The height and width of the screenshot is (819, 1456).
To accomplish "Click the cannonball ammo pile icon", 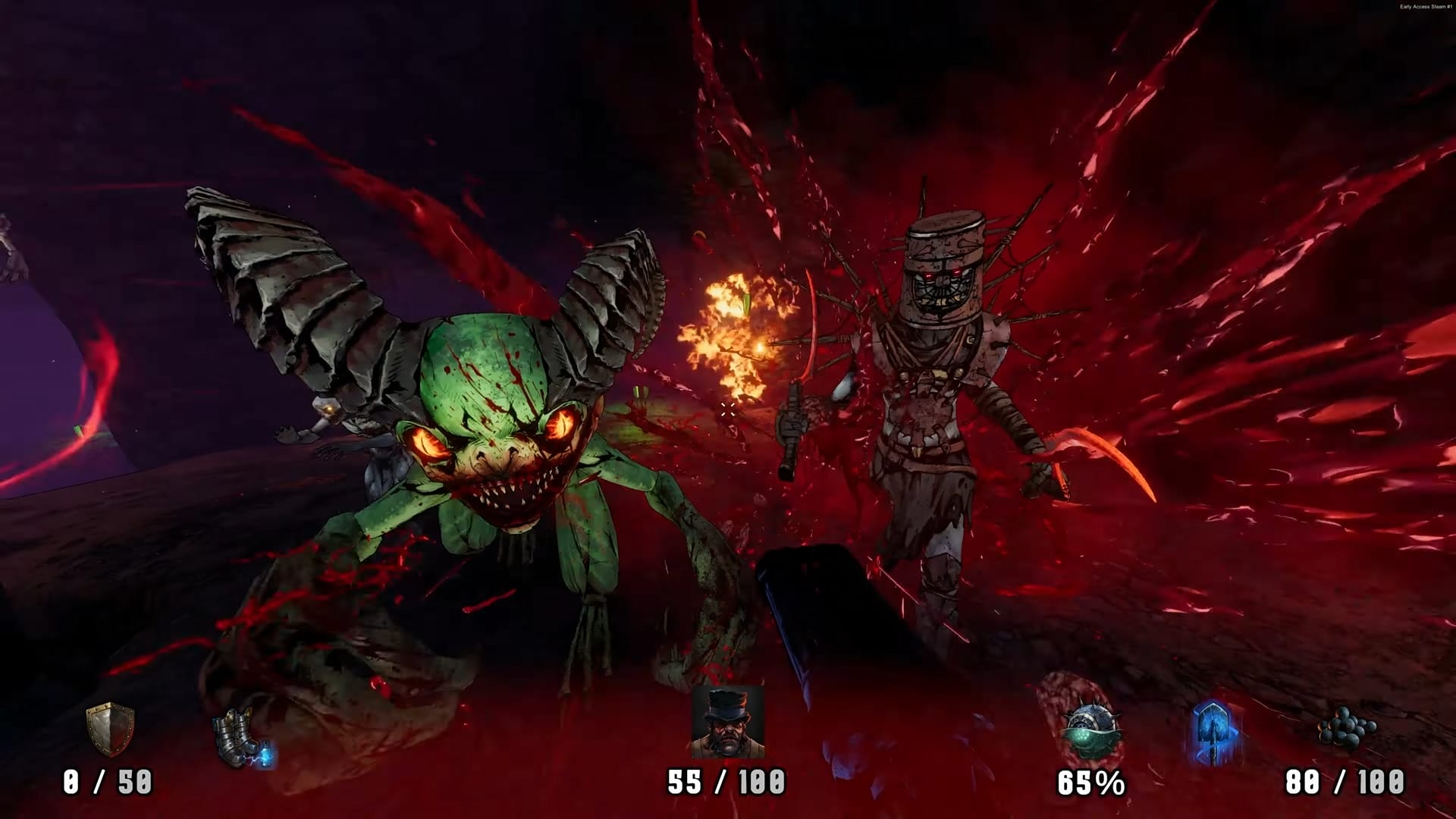I will tap(1346, 730).
